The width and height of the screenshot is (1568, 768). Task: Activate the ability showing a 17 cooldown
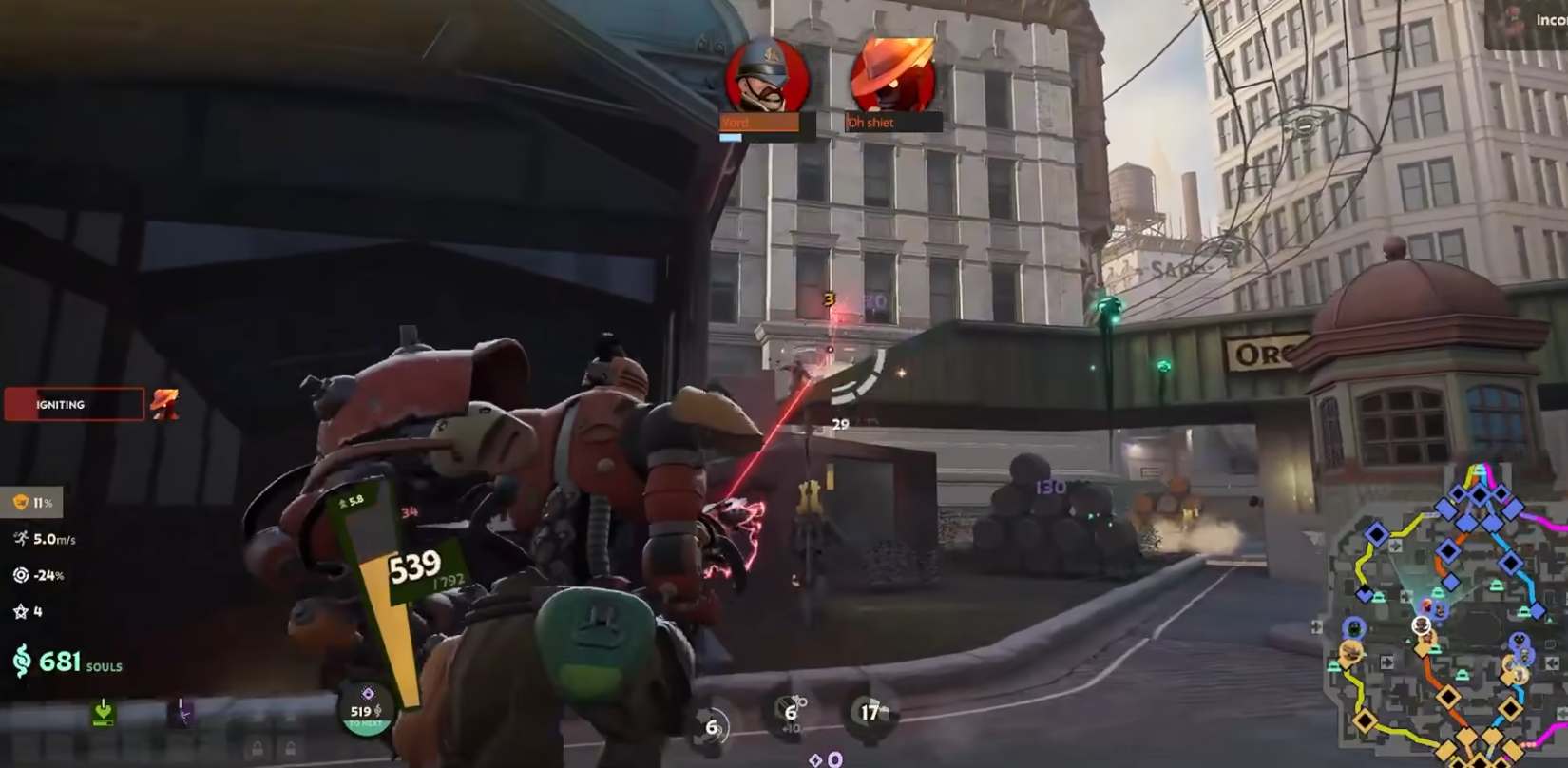(x=870, y=712)
